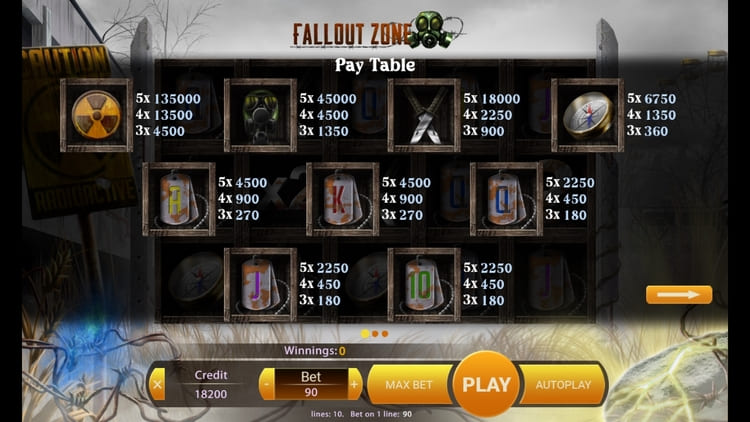Set the wager with MAX BET
750x422 pixels.
[x=407, y=384]
